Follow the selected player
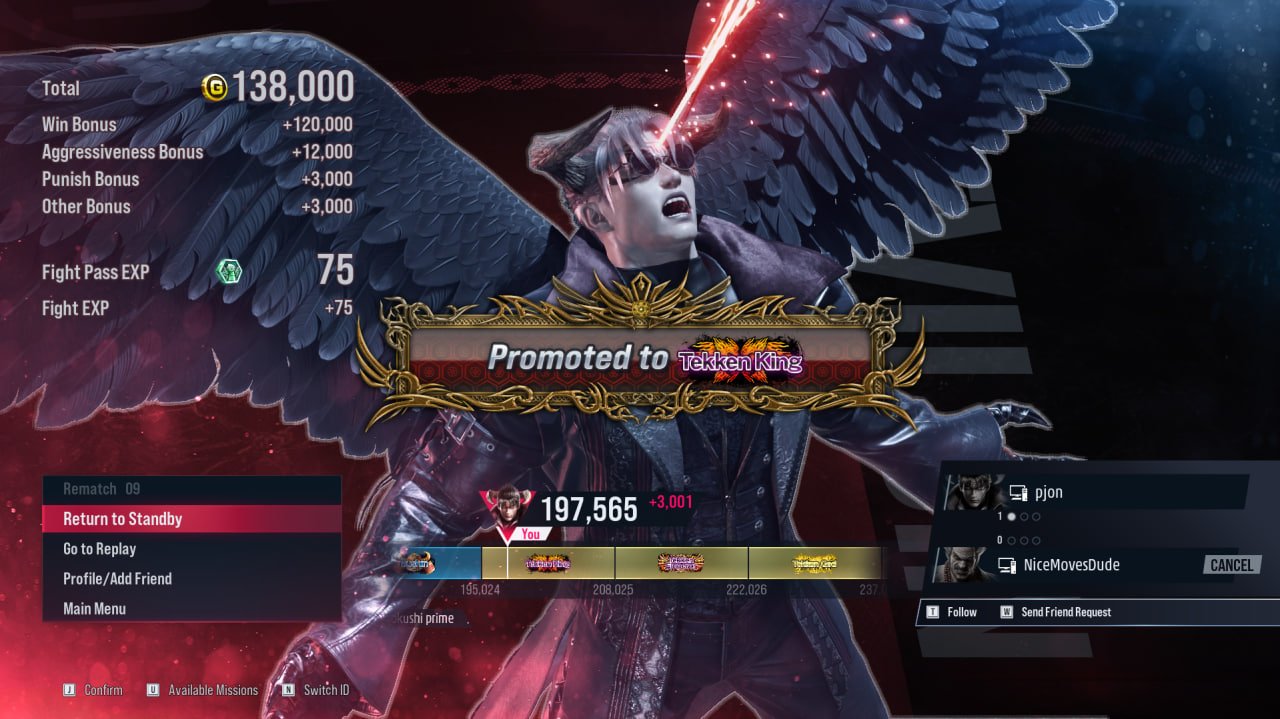Image resolution: width=1280 pixels, height=719 pixels. [961, 612]
